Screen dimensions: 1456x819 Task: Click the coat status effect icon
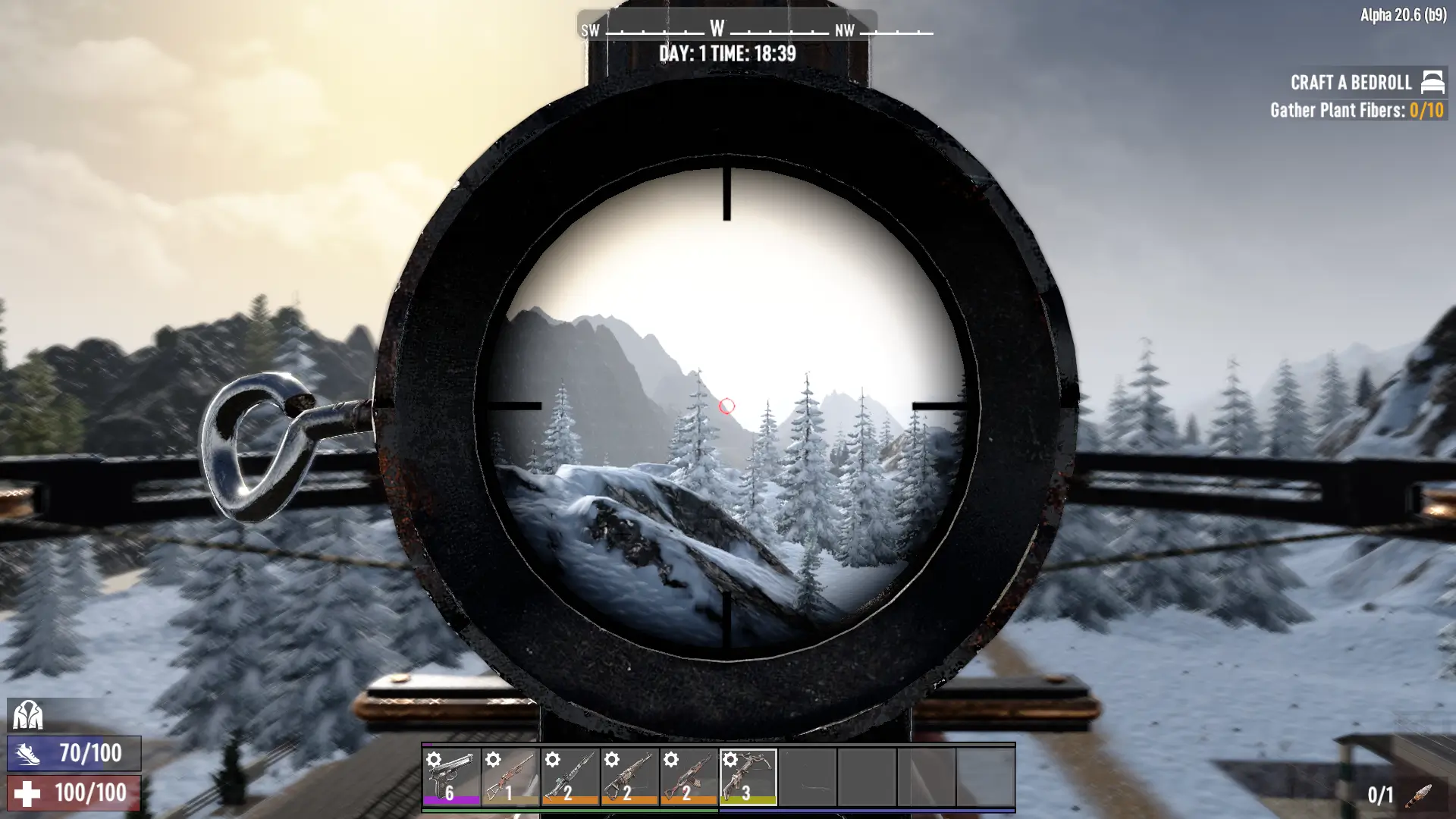28,715
